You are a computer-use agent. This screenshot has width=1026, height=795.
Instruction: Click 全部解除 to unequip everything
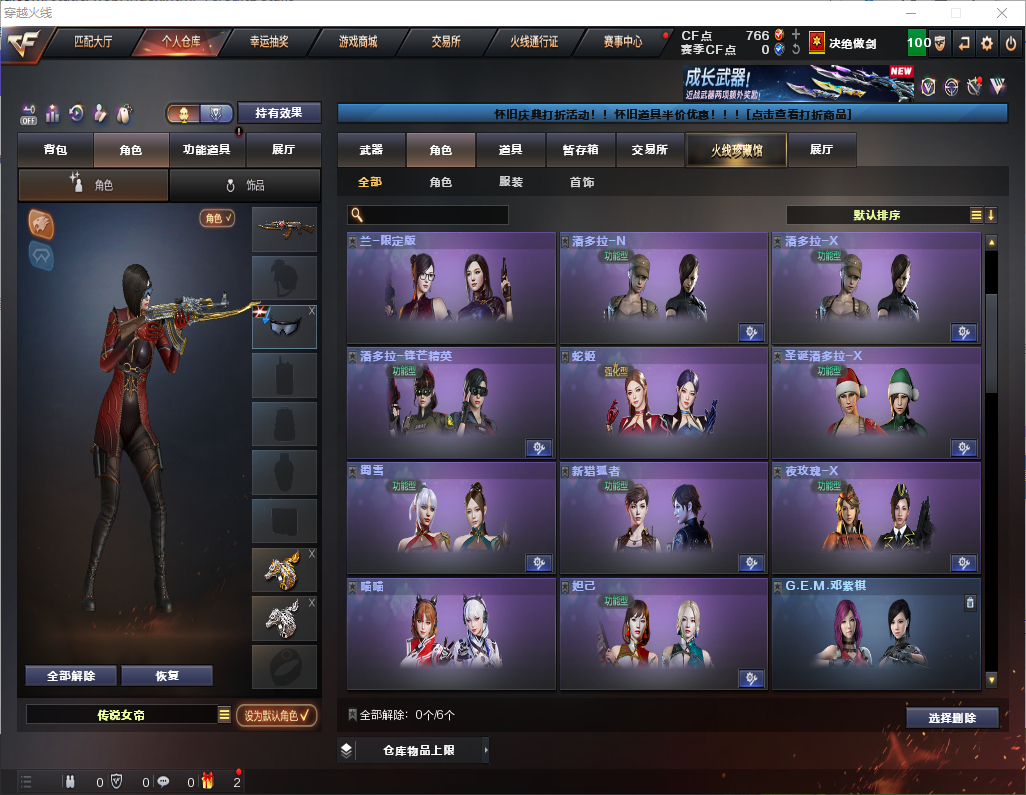point(71,676)
